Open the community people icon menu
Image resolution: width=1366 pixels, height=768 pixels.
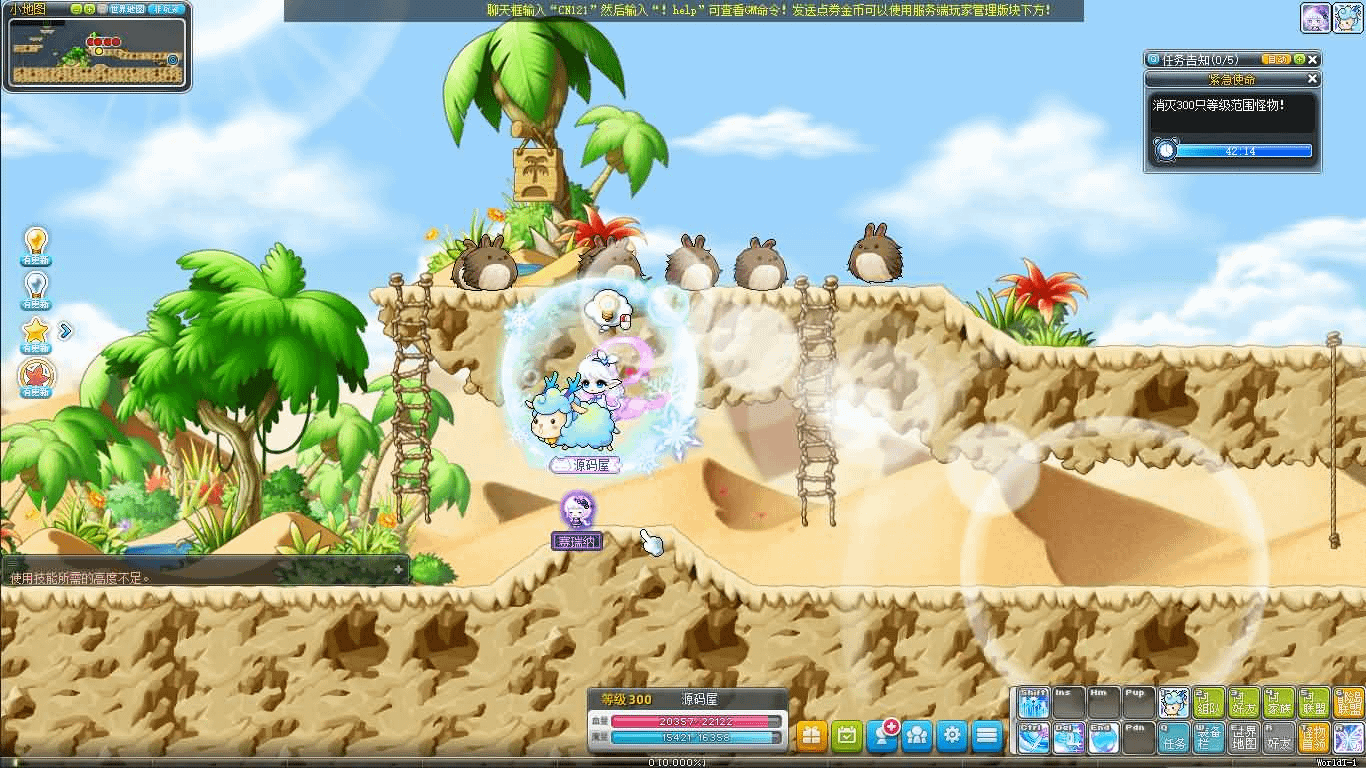[x=917, y=736]
